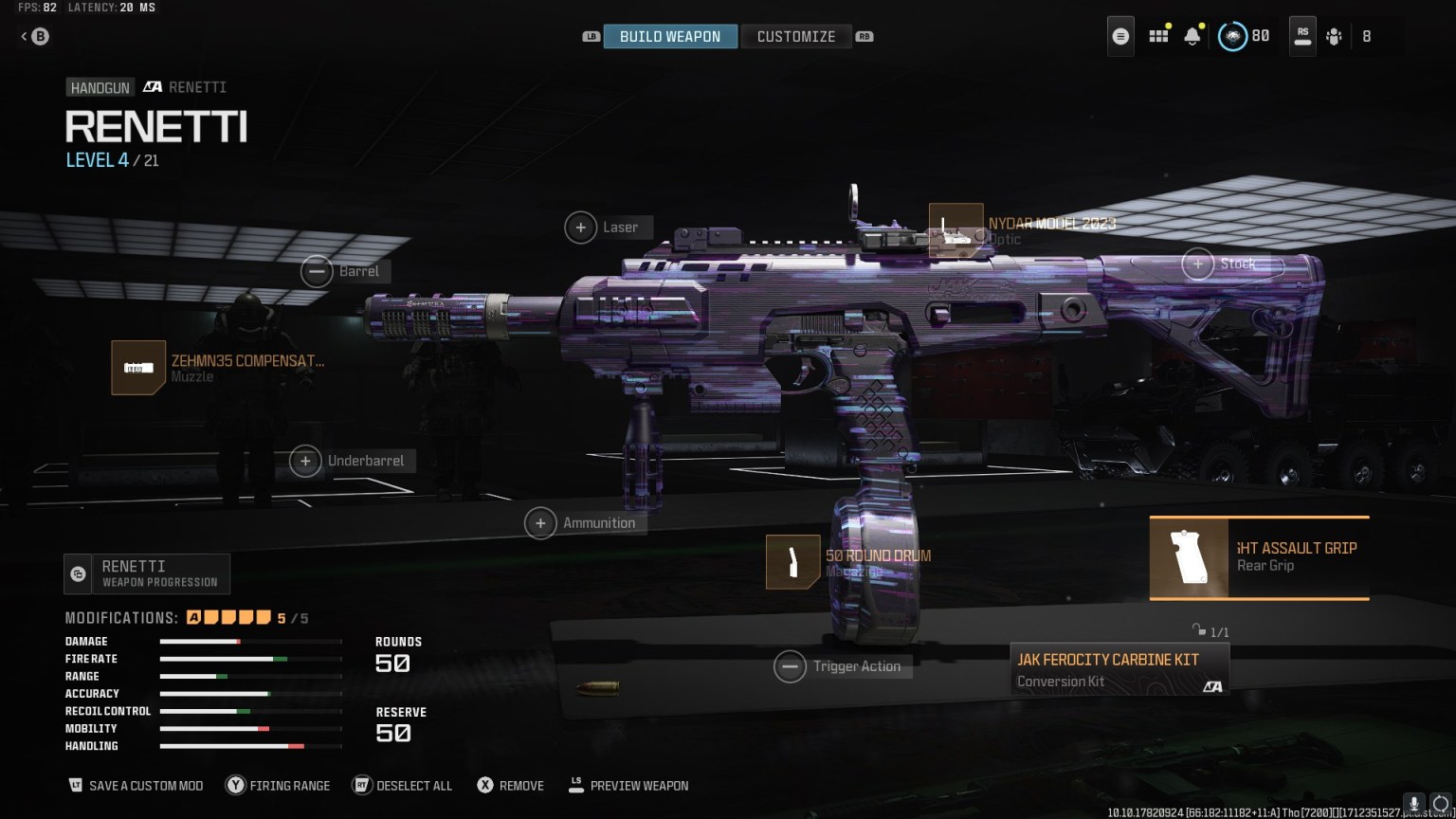Open the JAK Ferocity Carbine Kit conversion icon
This screenshot has width=1456, height=819.
[x=1119, y=669]
